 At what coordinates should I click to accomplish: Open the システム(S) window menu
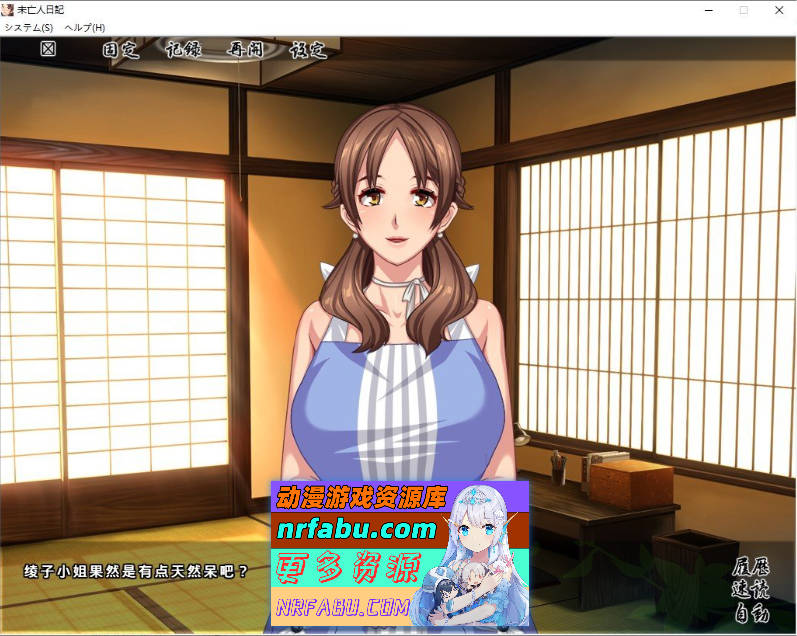(x=28, y=27)
